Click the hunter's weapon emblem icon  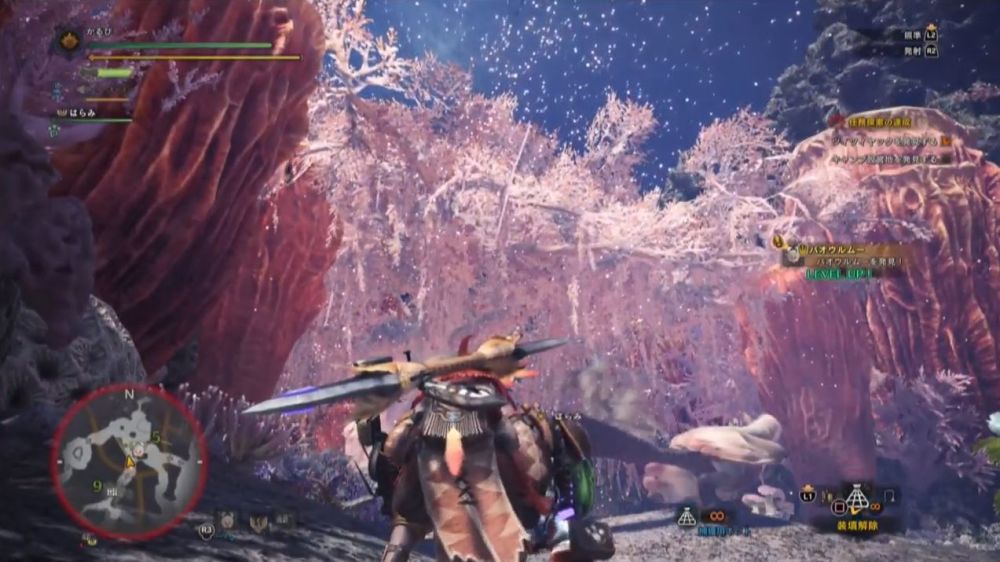(70, 41)
